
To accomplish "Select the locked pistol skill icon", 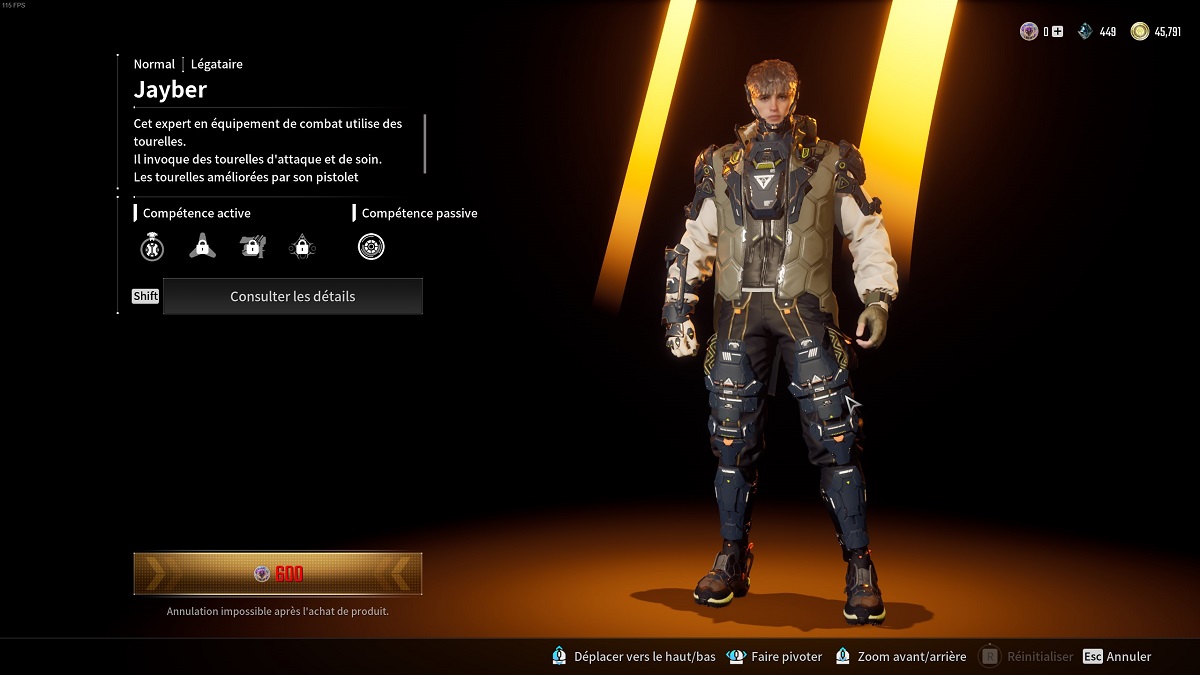I will point(253,246).
